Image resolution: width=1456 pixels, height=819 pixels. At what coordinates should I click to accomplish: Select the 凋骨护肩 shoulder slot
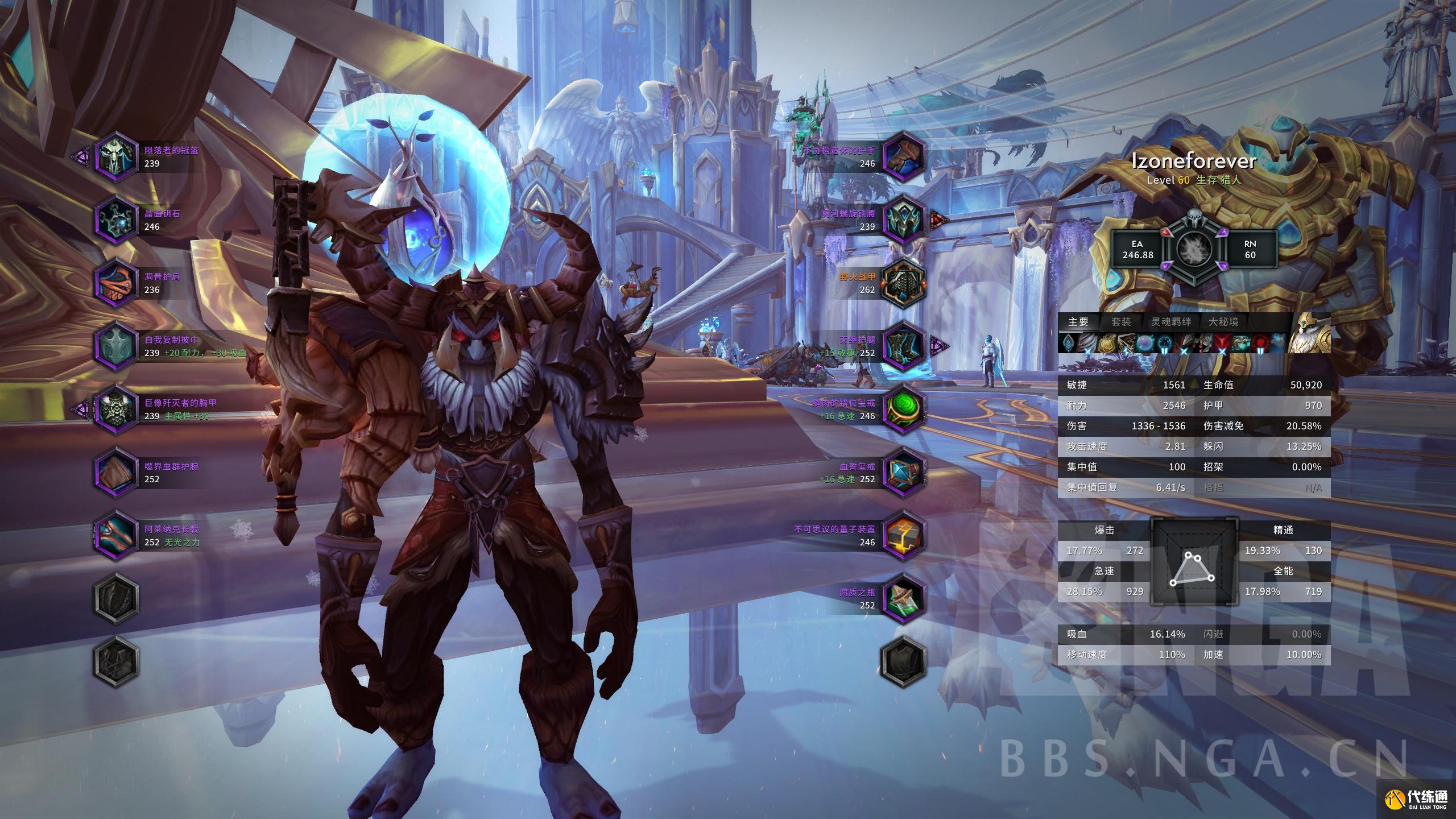point(116,282)
